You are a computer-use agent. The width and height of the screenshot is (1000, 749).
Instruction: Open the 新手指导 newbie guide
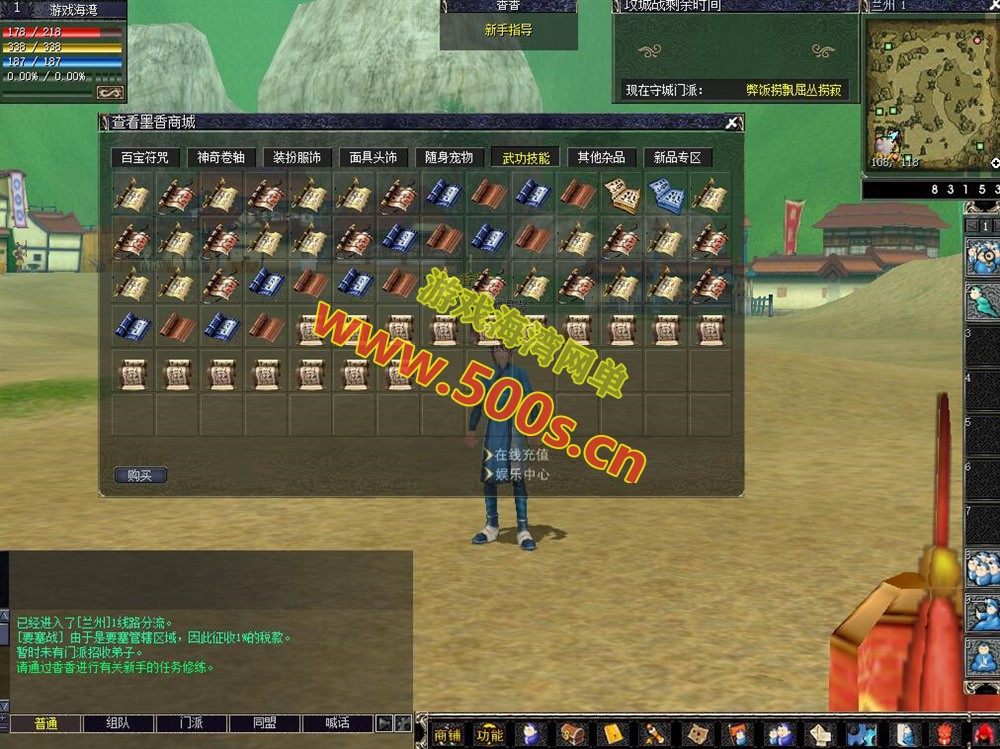(508, 31)
